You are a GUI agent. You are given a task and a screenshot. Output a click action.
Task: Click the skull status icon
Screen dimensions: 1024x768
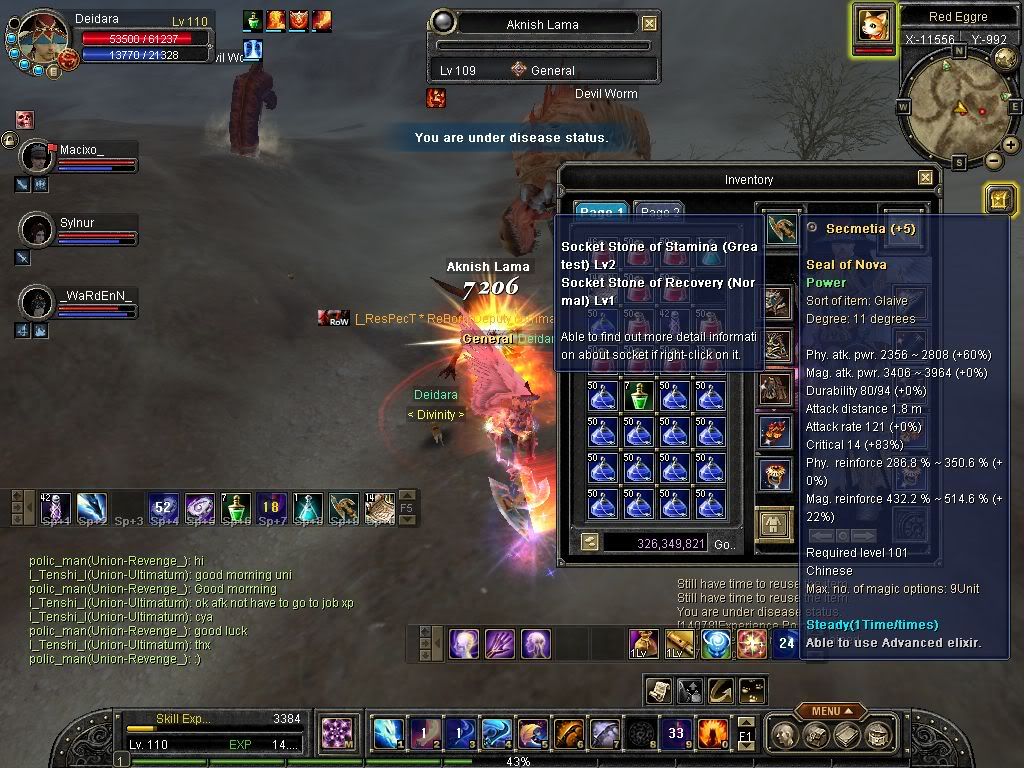click(24, 119)
